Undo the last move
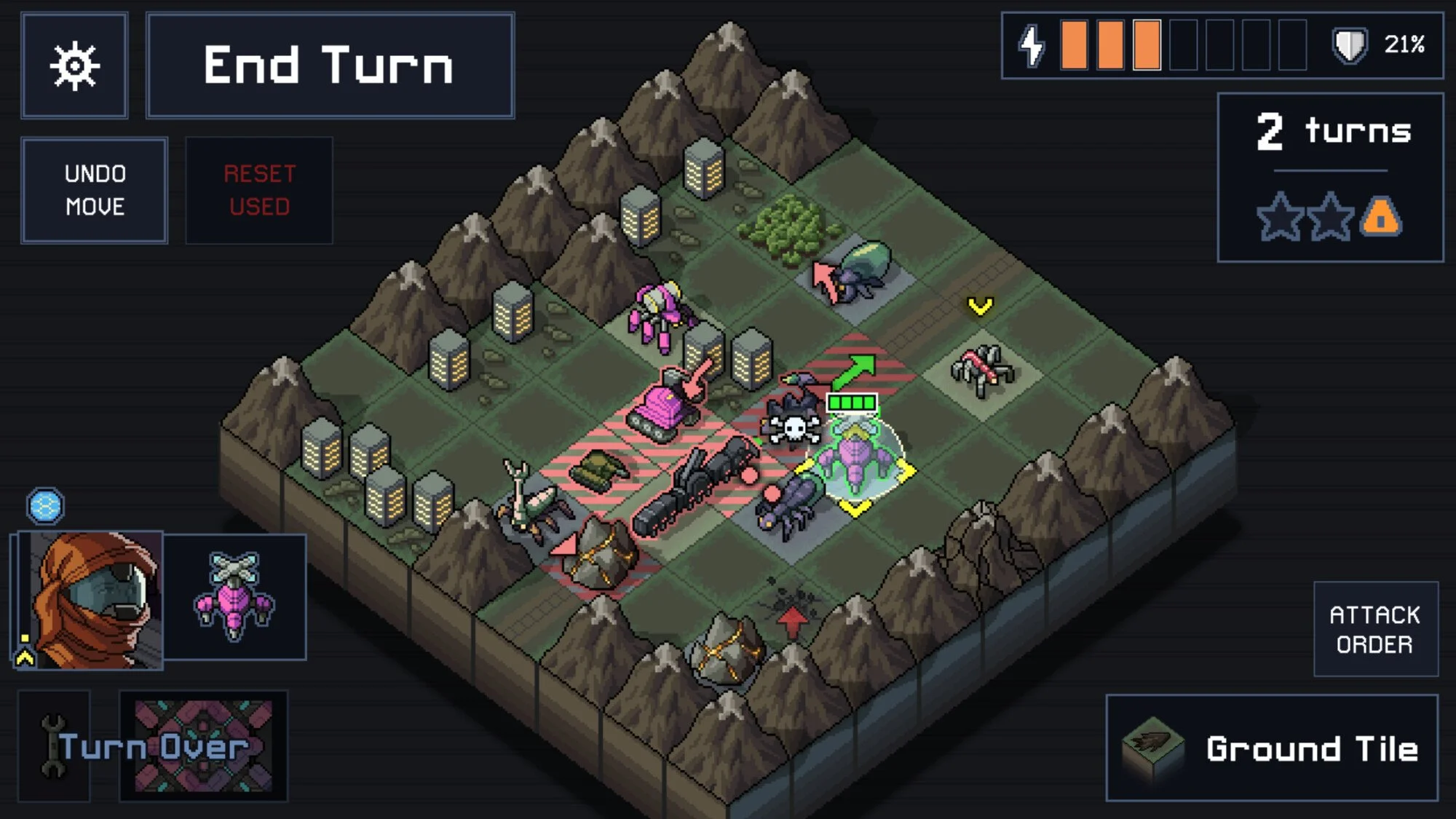 (95, 190)
